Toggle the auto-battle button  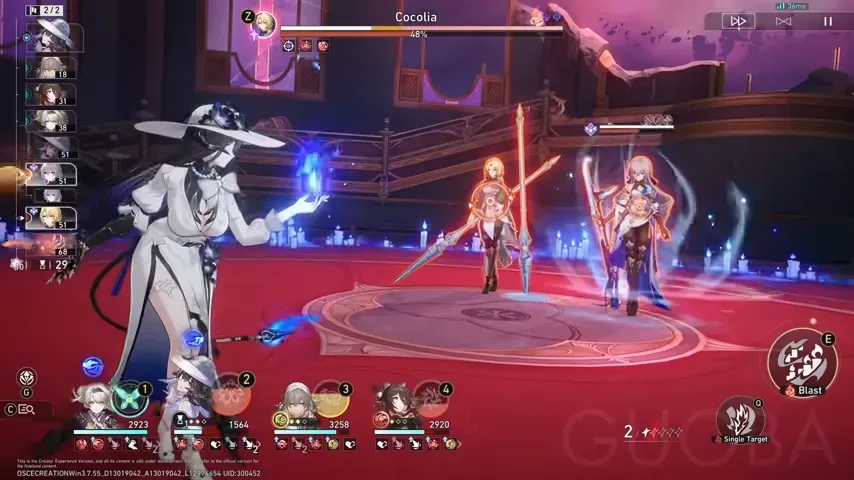(783, 20)
